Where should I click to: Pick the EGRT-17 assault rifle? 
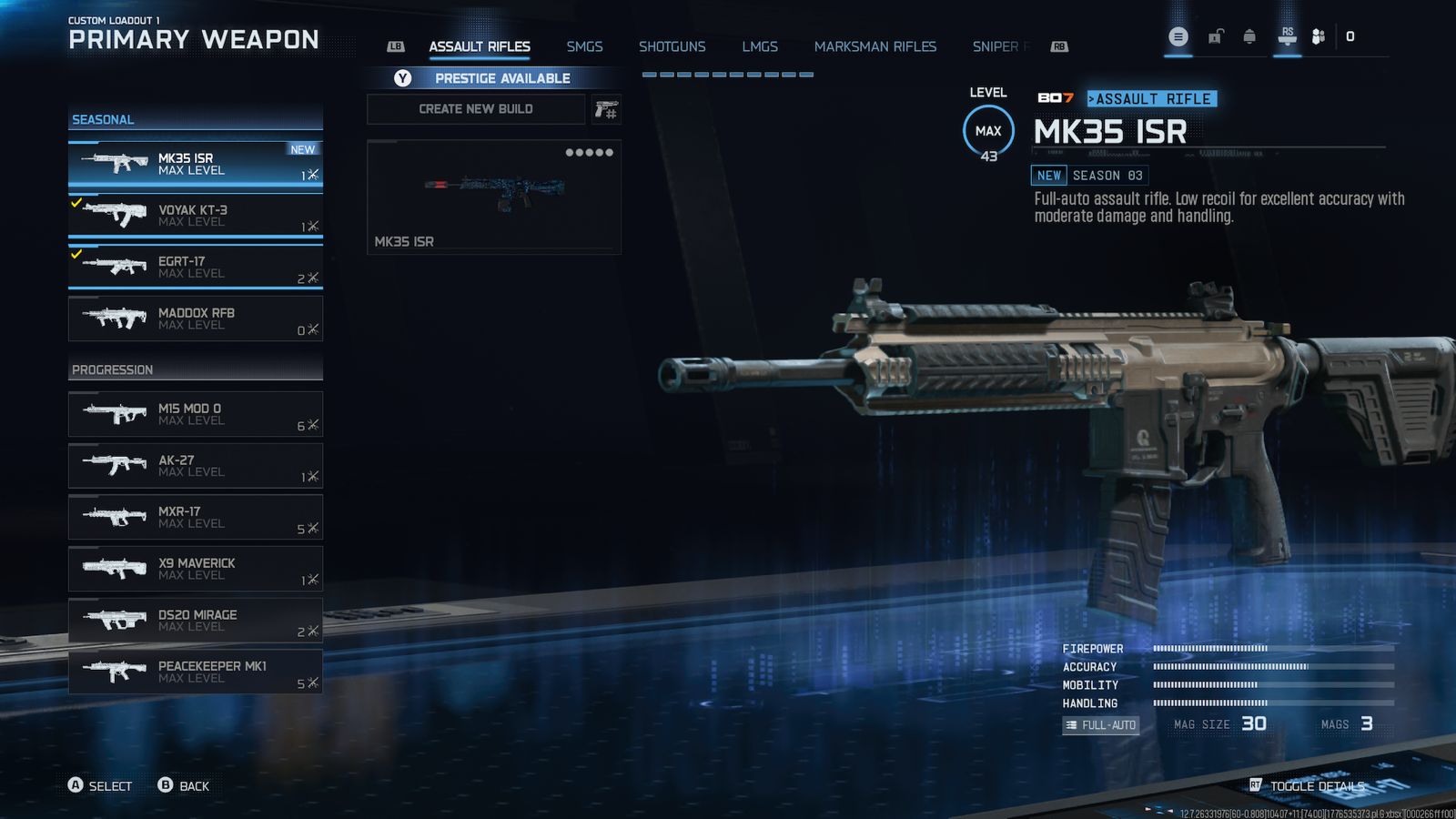195,267
